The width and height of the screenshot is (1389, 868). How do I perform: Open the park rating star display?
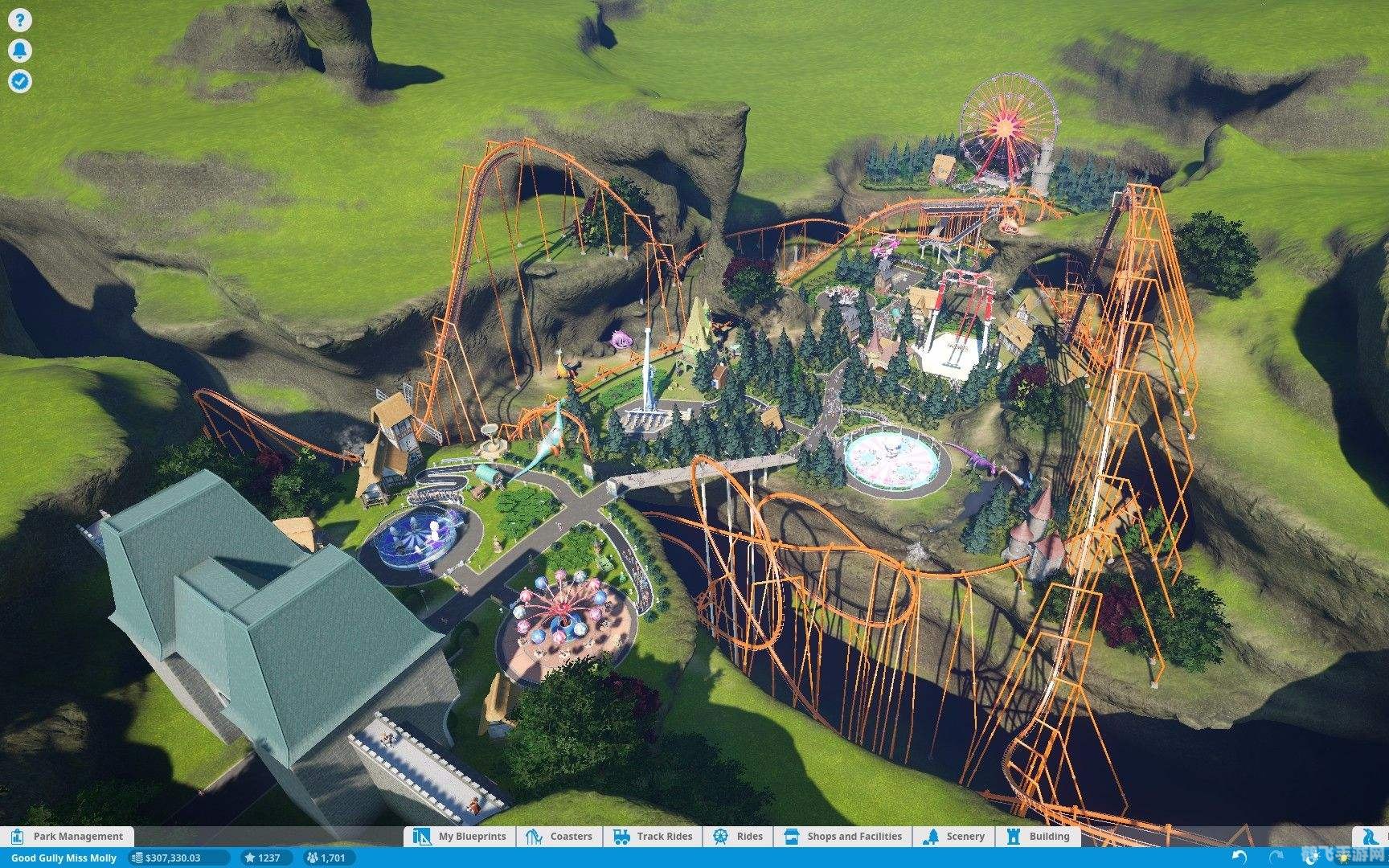coord(263,858)
